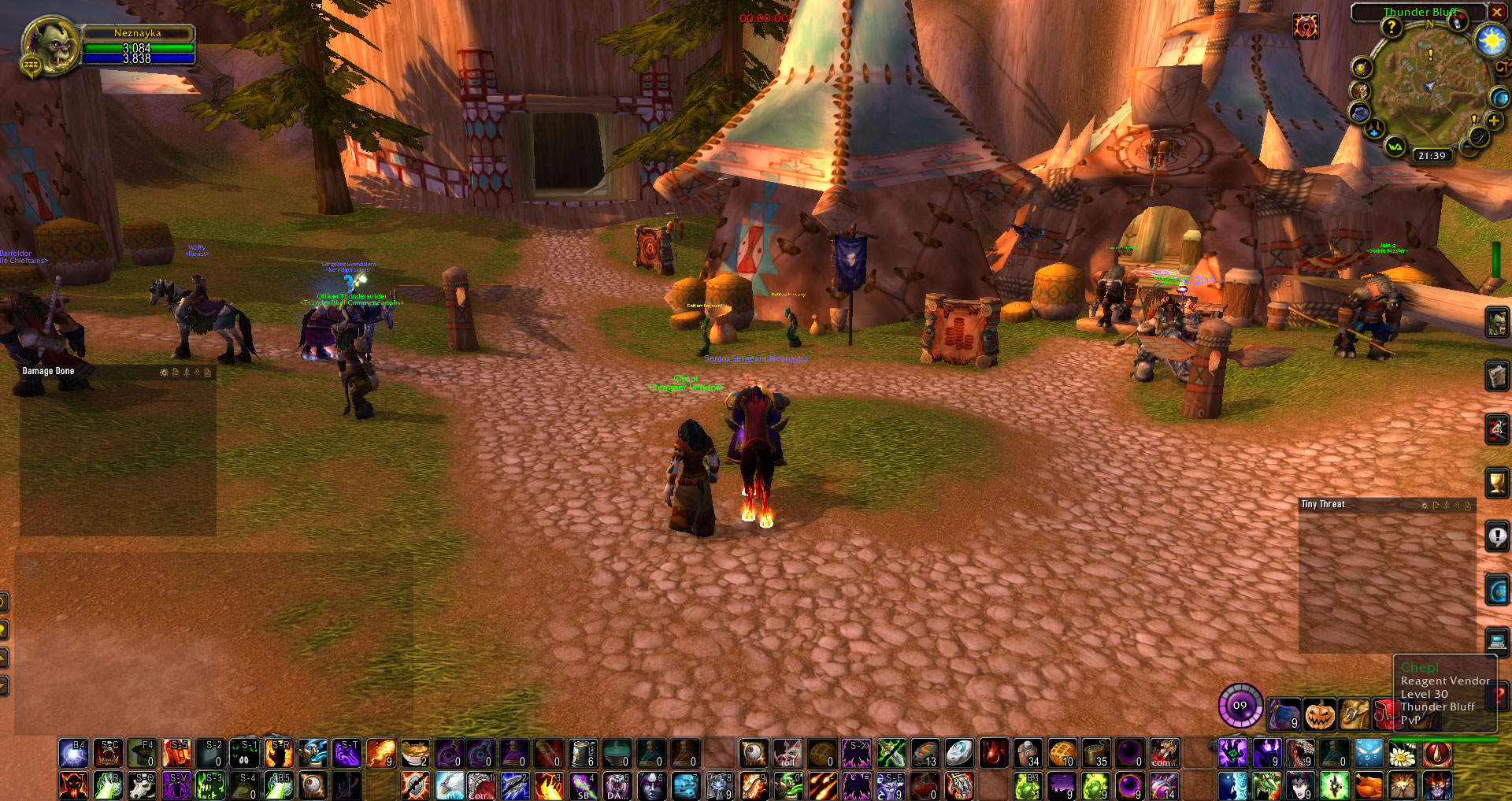Image resolution: width=1512 pixels, height=801 pixels.
Task: Open the treasure chest minimap button
Action: click(x=1360, y=91)
